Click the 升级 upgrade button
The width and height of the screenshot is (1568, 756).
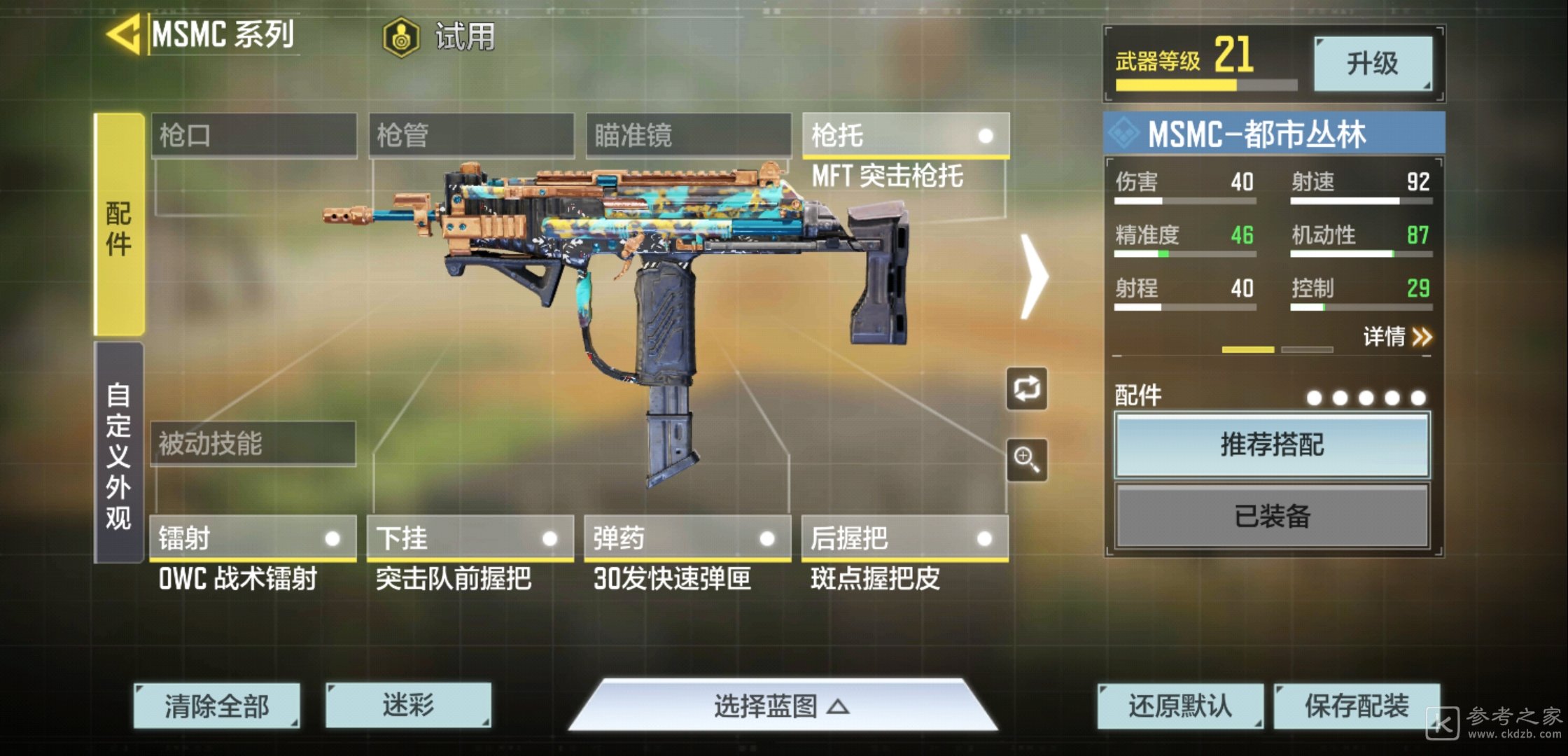[x=1372, y=64]
